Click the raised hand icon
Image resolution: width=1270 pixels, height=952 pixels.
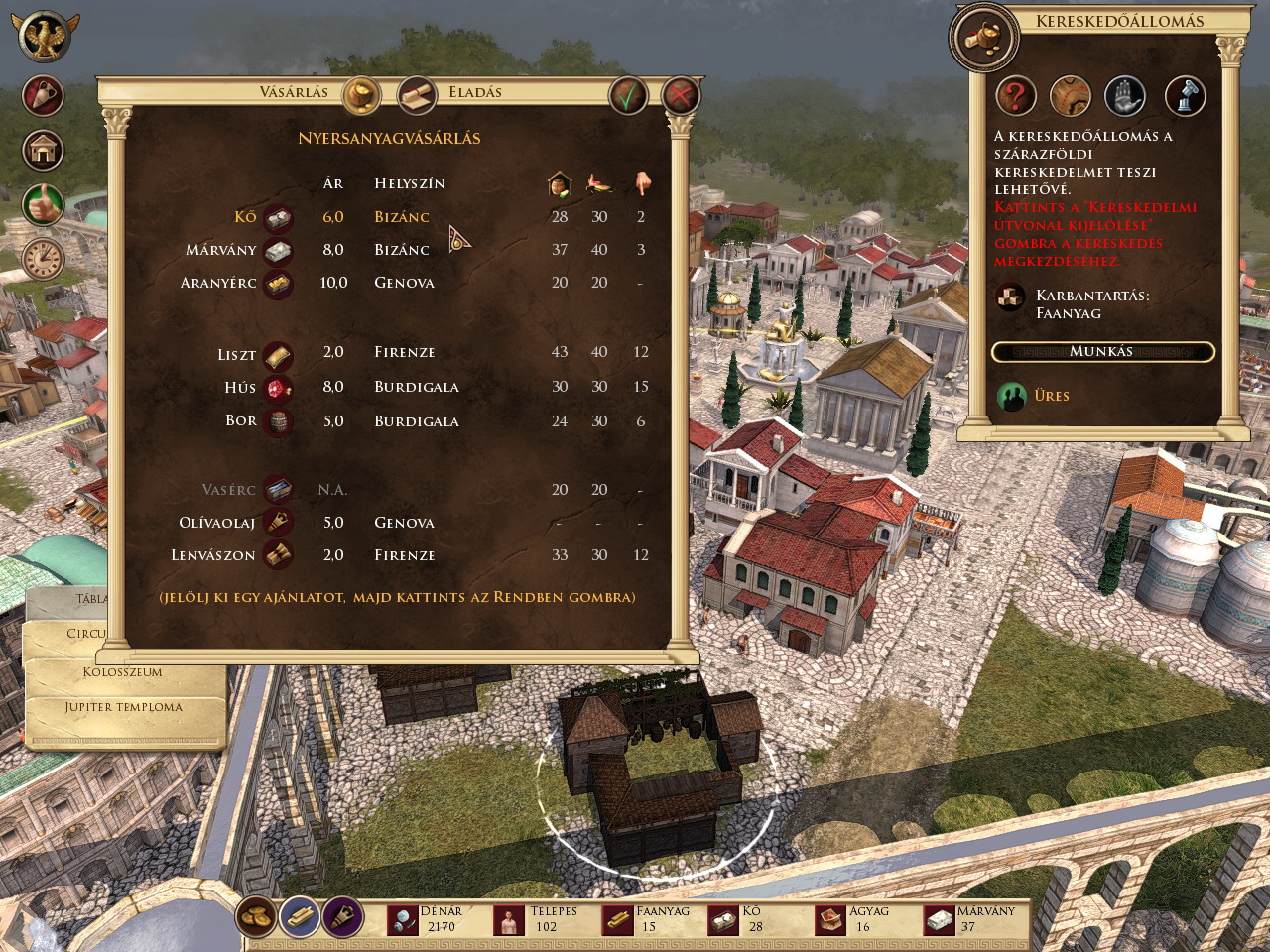[x=1125, y=97]
